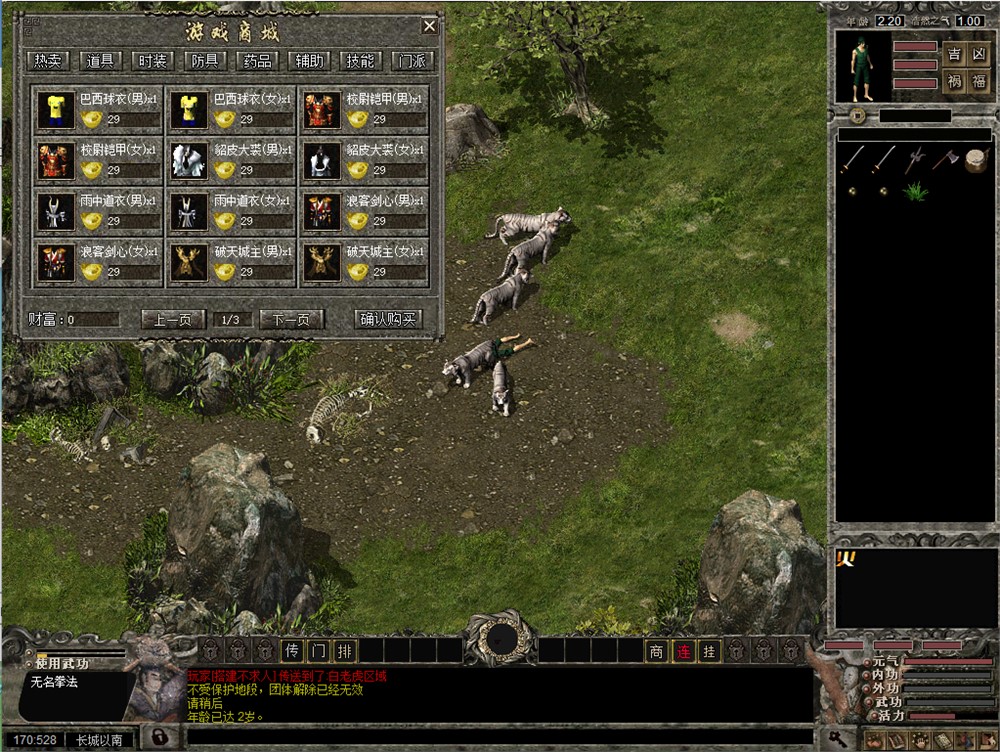
Task: Select the green herb inventory item
Action: pos(914,190)
